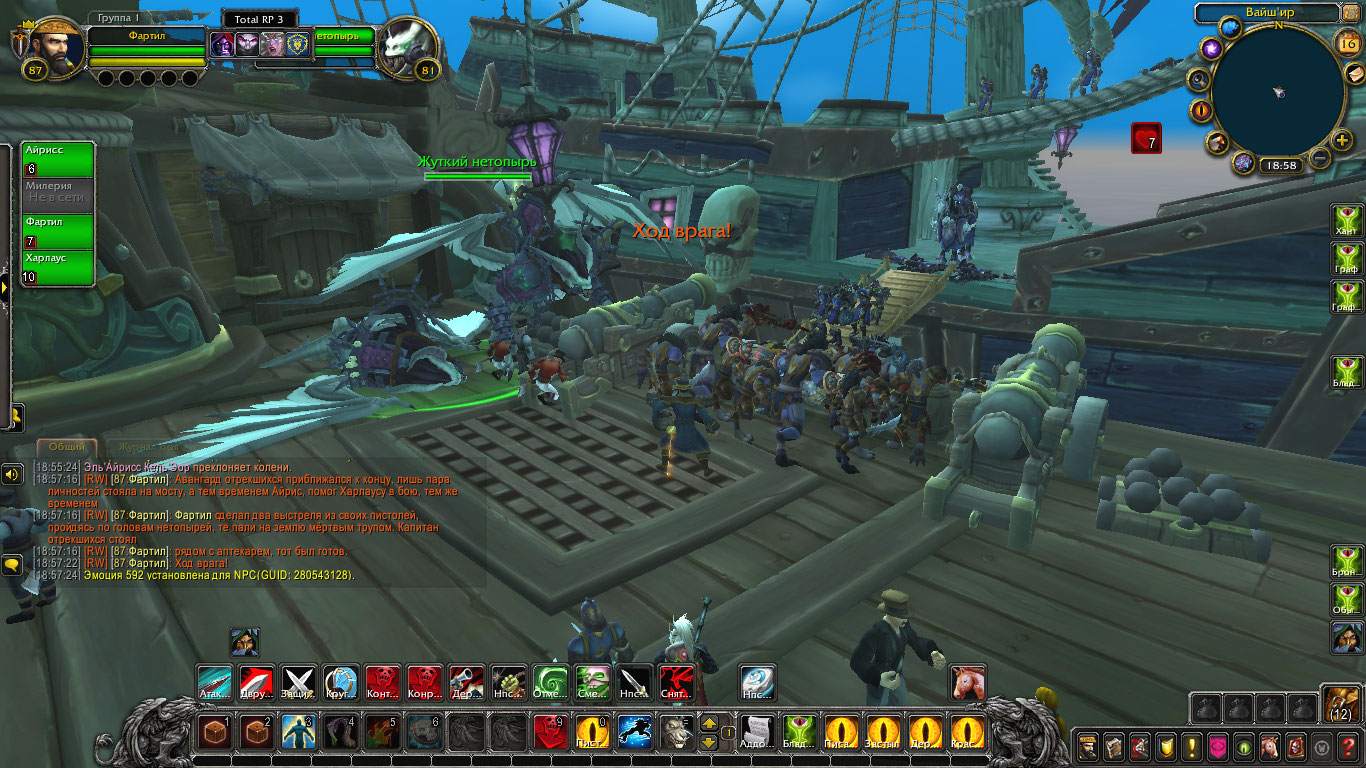Use the Атак macro with sword icon

215,682
